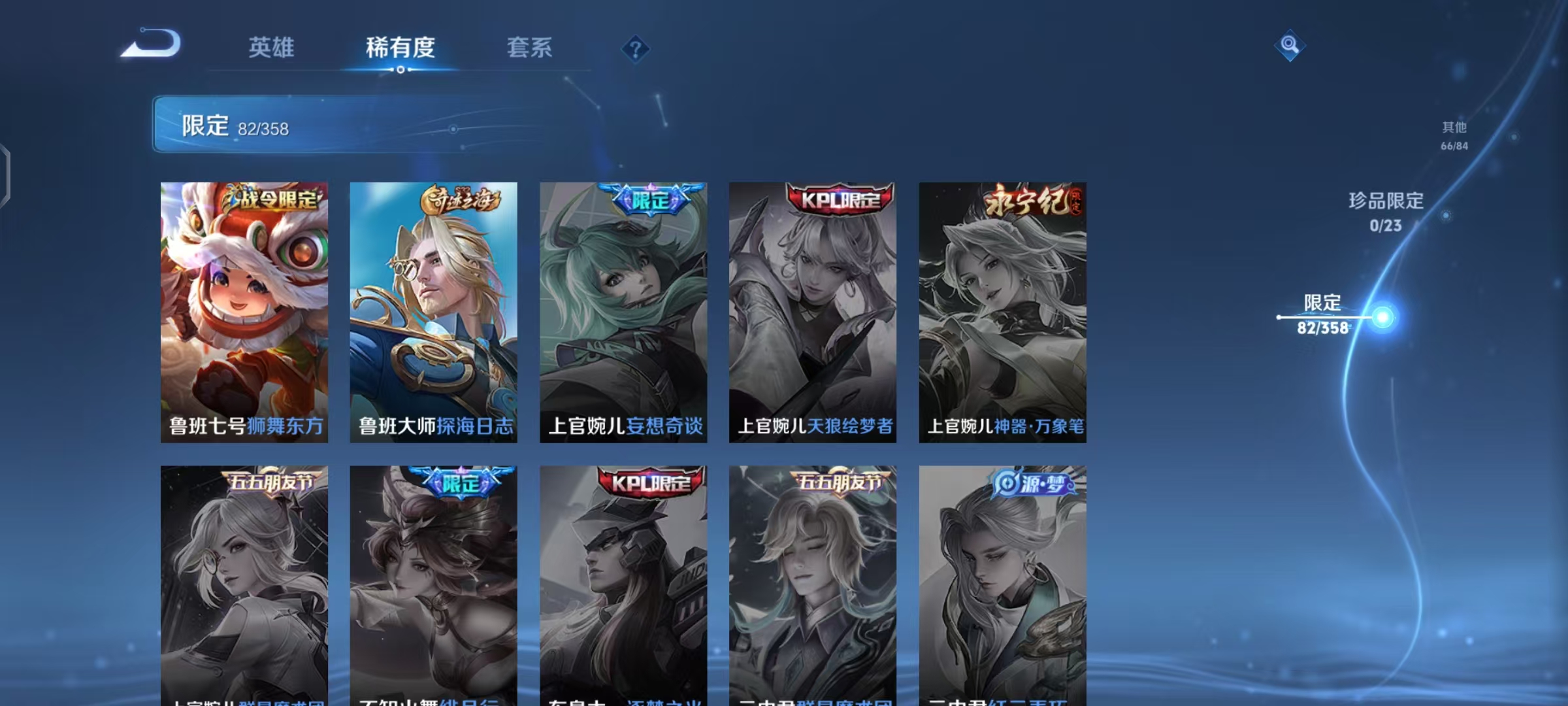The width and height of the screenshot is (1568, 706).
Task: Open the help question-mark icon
Action: click(x=634, y=48)
